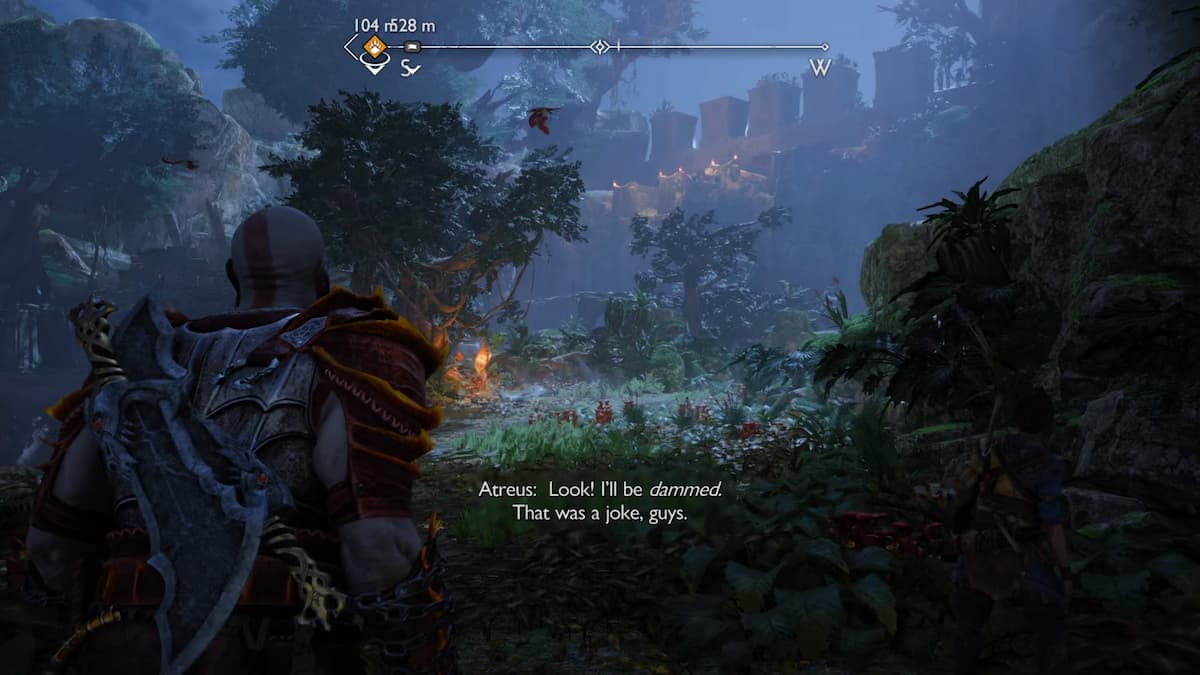Select the West heading letter on the compass
Image resolution: width=1200 pixels, height=675 pixels.
click(x=819, y=68)
